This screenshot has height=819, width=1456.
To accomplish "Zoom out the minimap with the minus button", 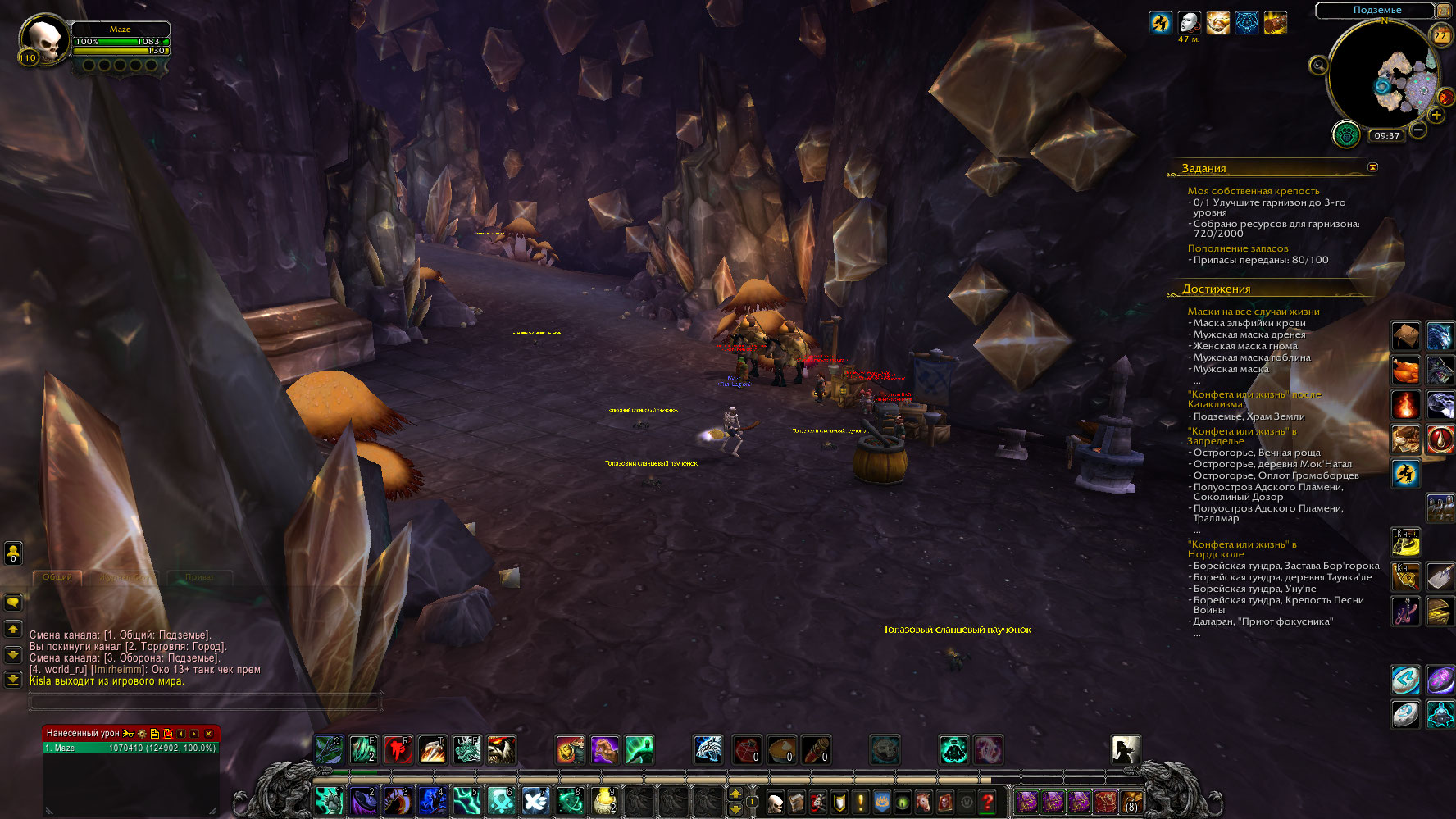I will tap(1419, 130).
